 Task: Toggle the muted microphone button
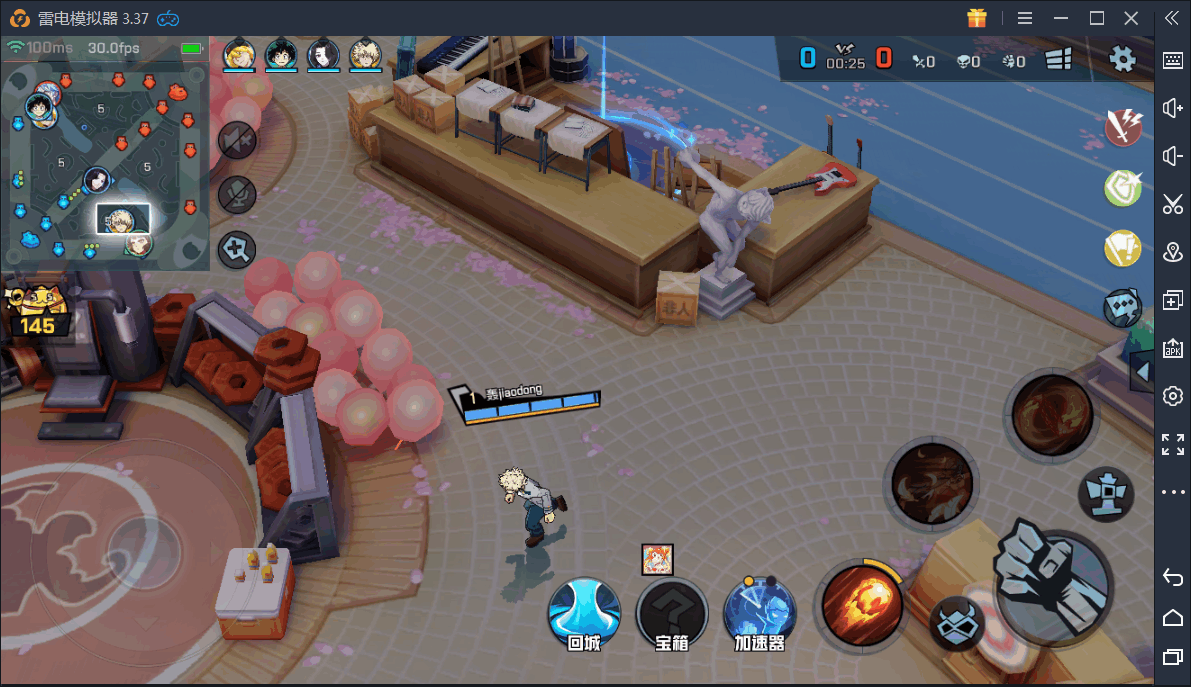(236, 194)
